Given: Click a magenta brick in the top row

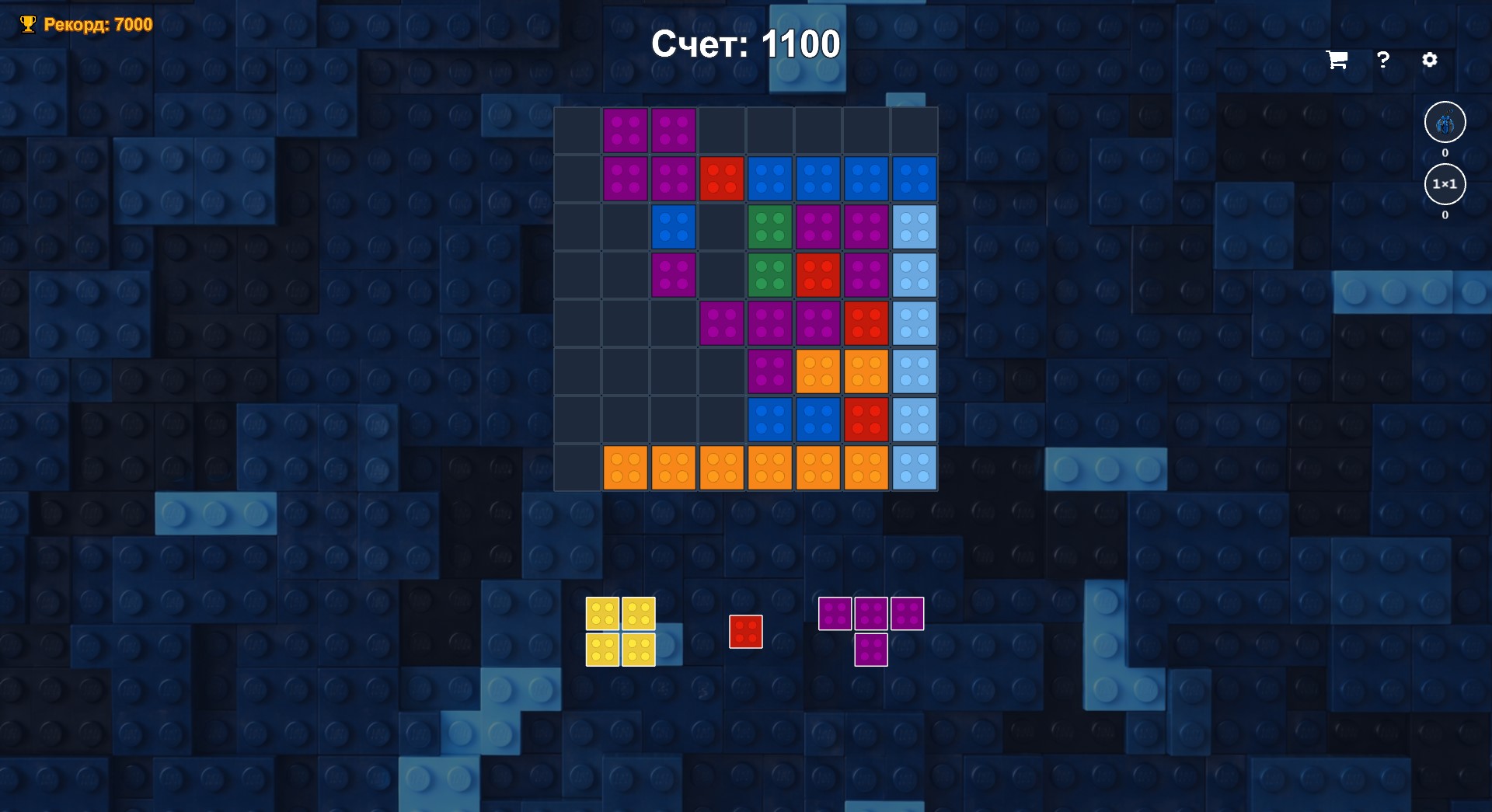Looking at the screenshot, I should click(x=625, y=131).
